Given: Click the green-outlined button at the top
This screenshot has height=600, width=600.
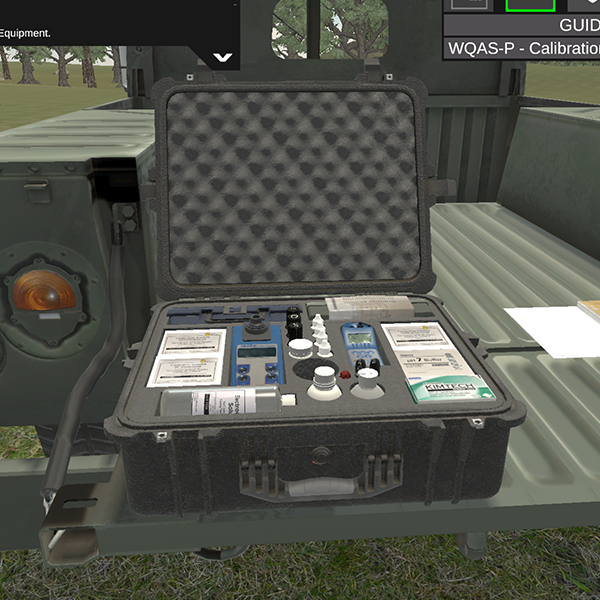Looking at the screenshot, I should (x=529, y=4).
